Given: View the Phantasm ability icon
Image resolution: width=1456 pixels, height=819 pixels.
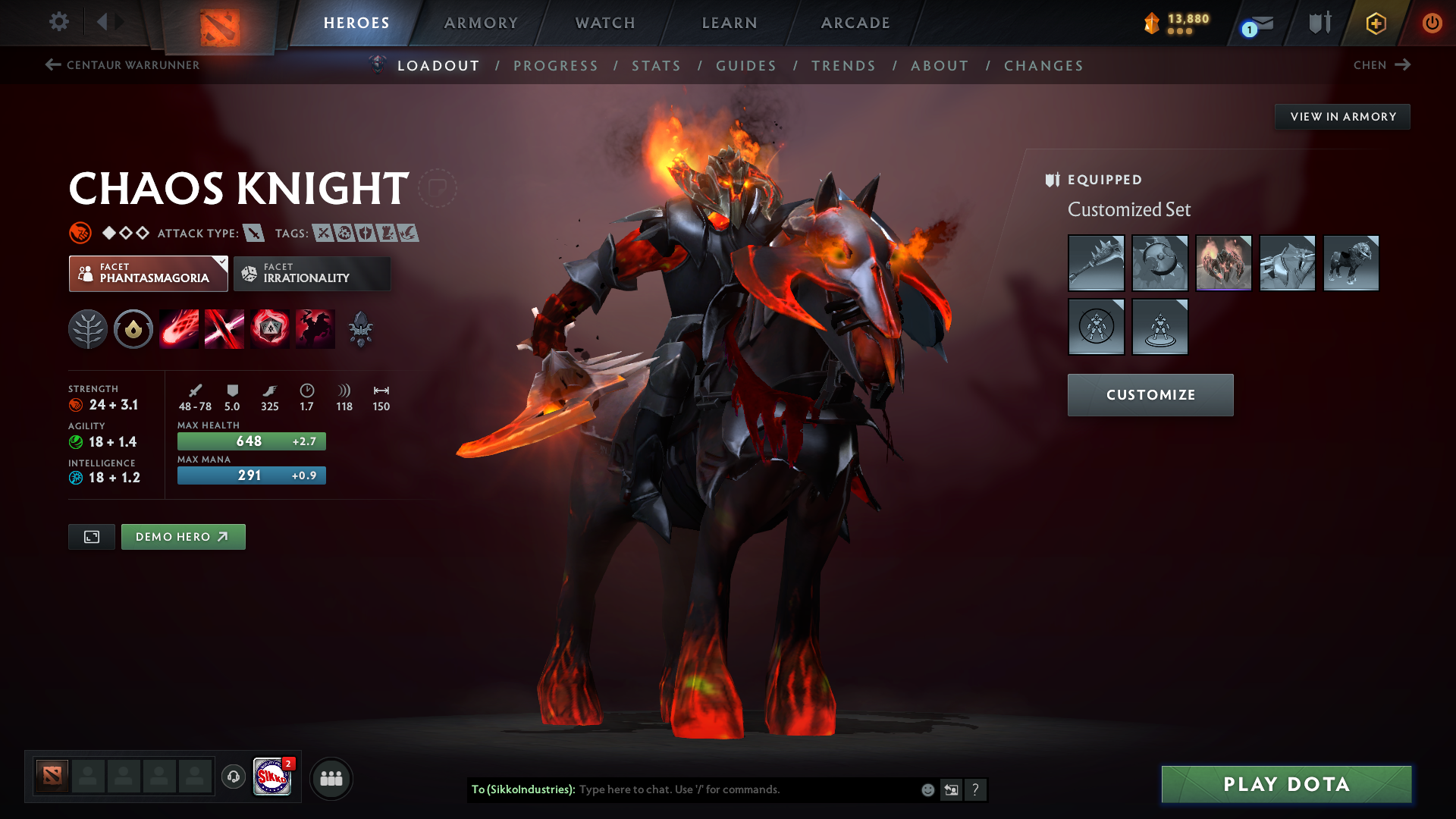Looking at the screenshot, I should pos(315,328).
